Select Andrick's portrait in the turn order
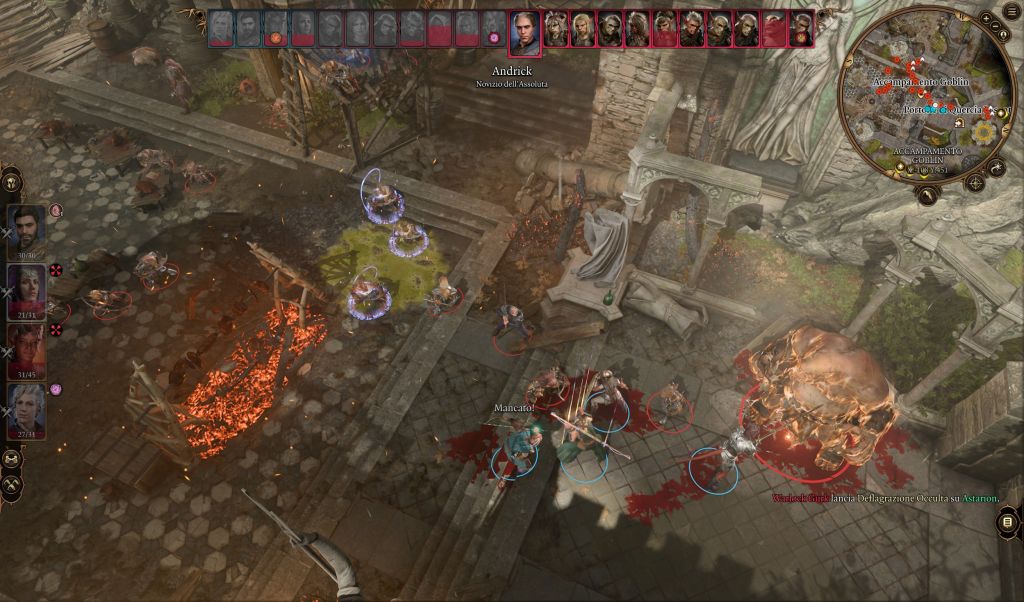The image size is (1024, 602). pos(525,34)
